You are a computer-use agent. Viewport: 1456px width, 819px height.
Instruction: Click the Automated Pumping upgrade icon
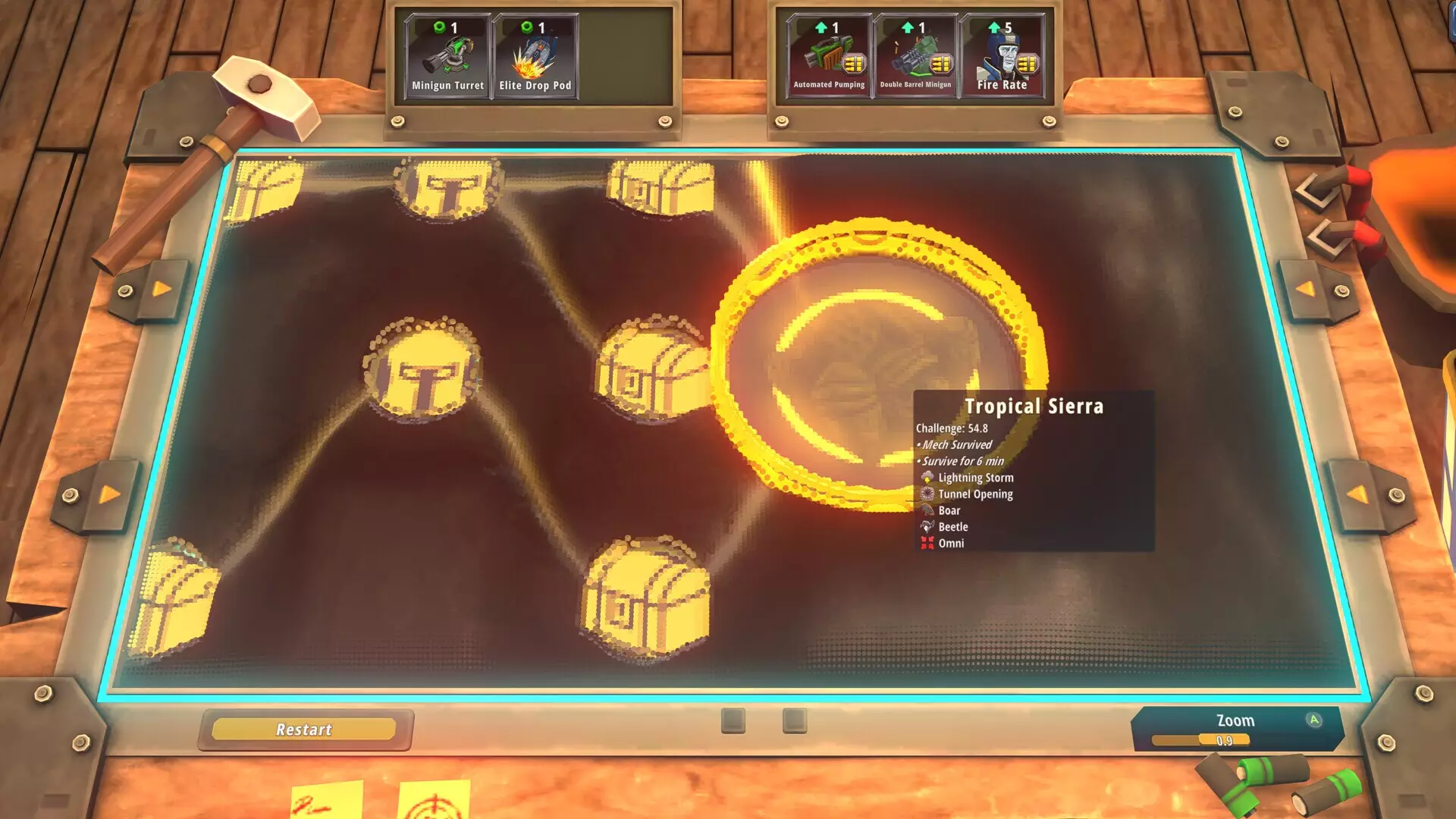tap(828, 57)
